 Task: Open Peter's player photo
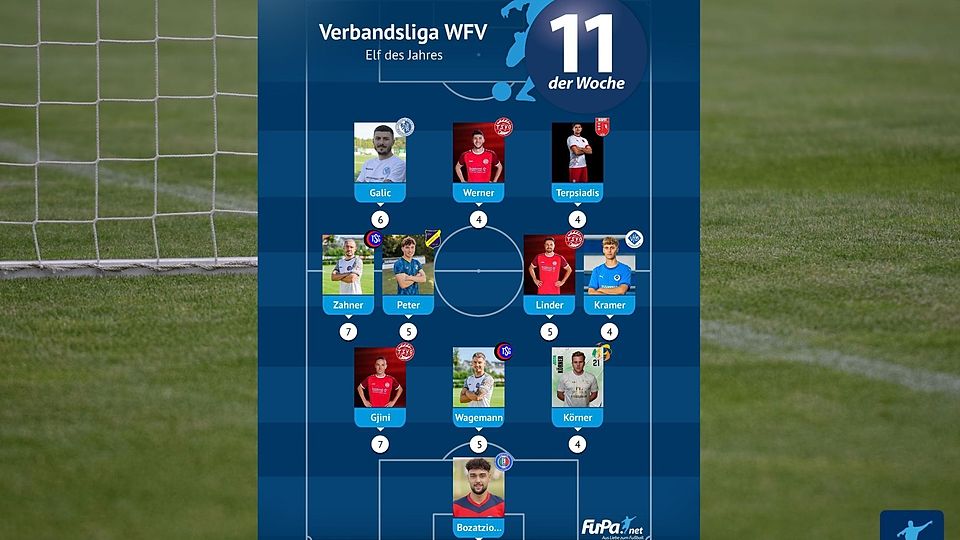click(408, 265)
